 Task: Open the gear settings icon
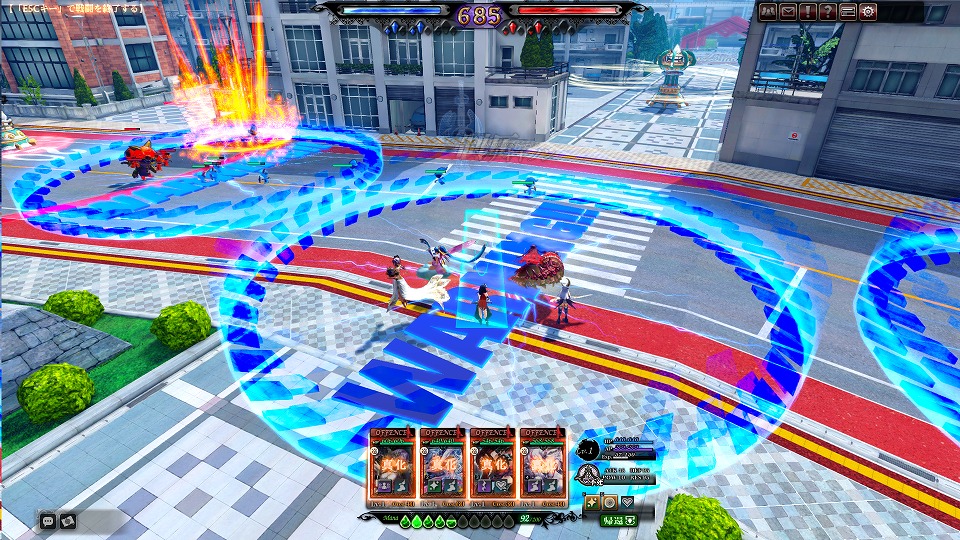868,12
